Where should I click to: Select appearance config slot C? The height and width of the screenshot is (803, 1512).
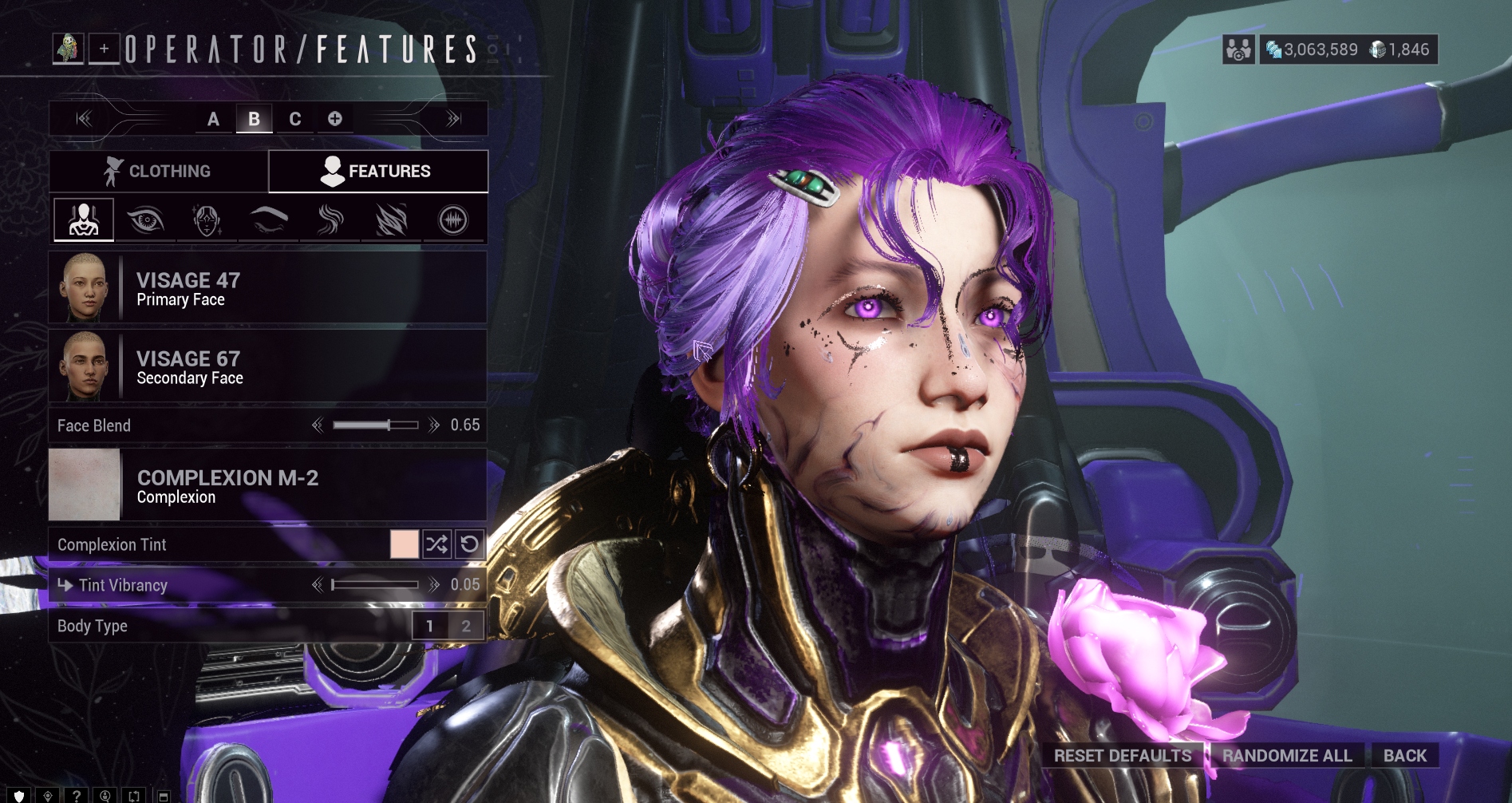(x=295, y=119)
